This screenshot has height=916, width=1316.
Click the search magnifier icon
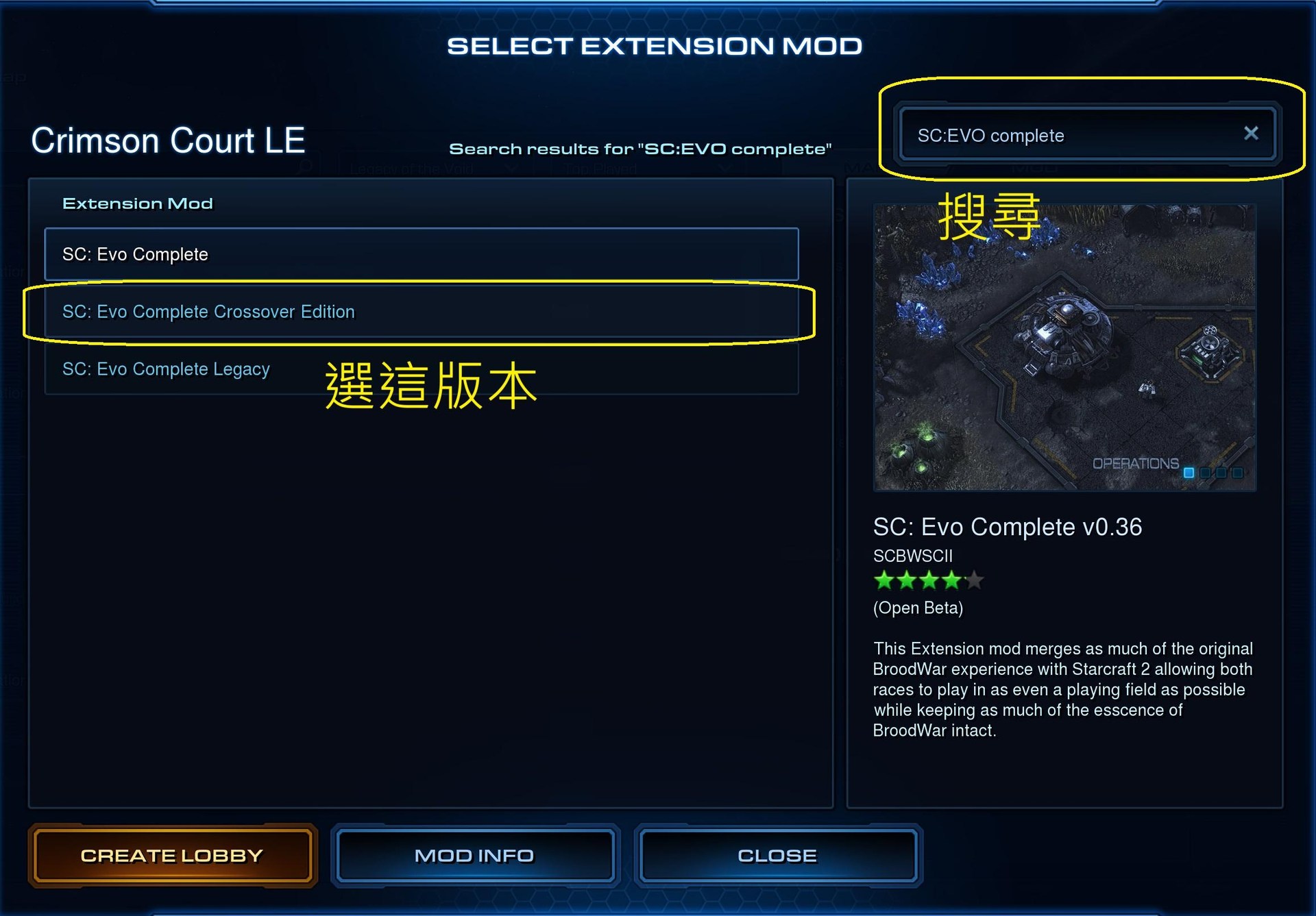(306, 167)
